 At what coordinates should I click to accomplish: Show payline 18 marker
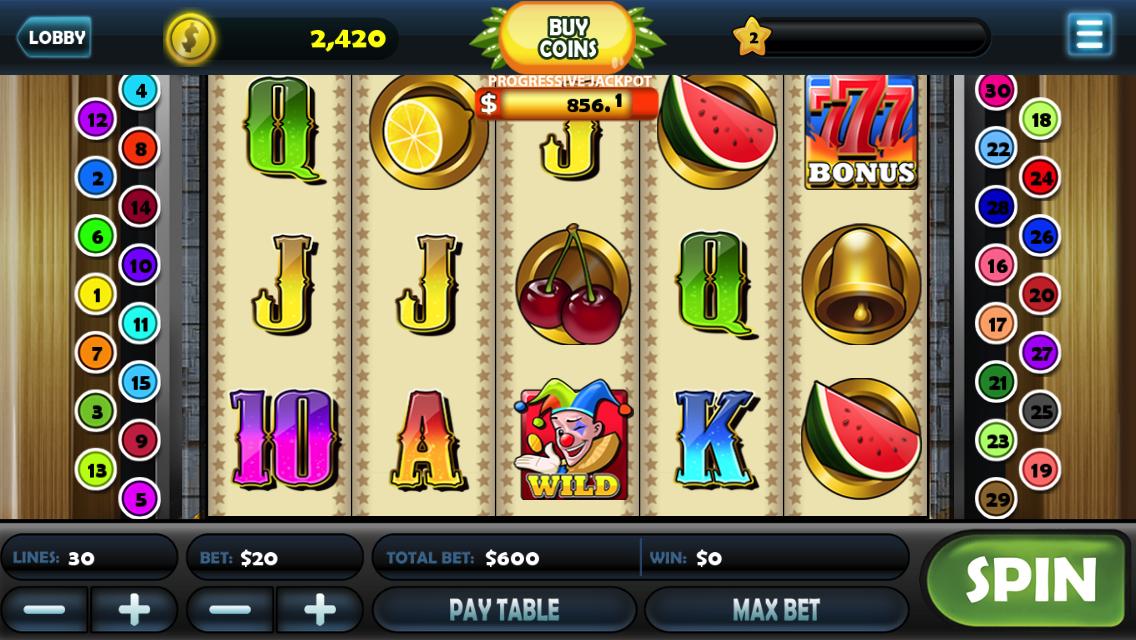pos(1040,120)
